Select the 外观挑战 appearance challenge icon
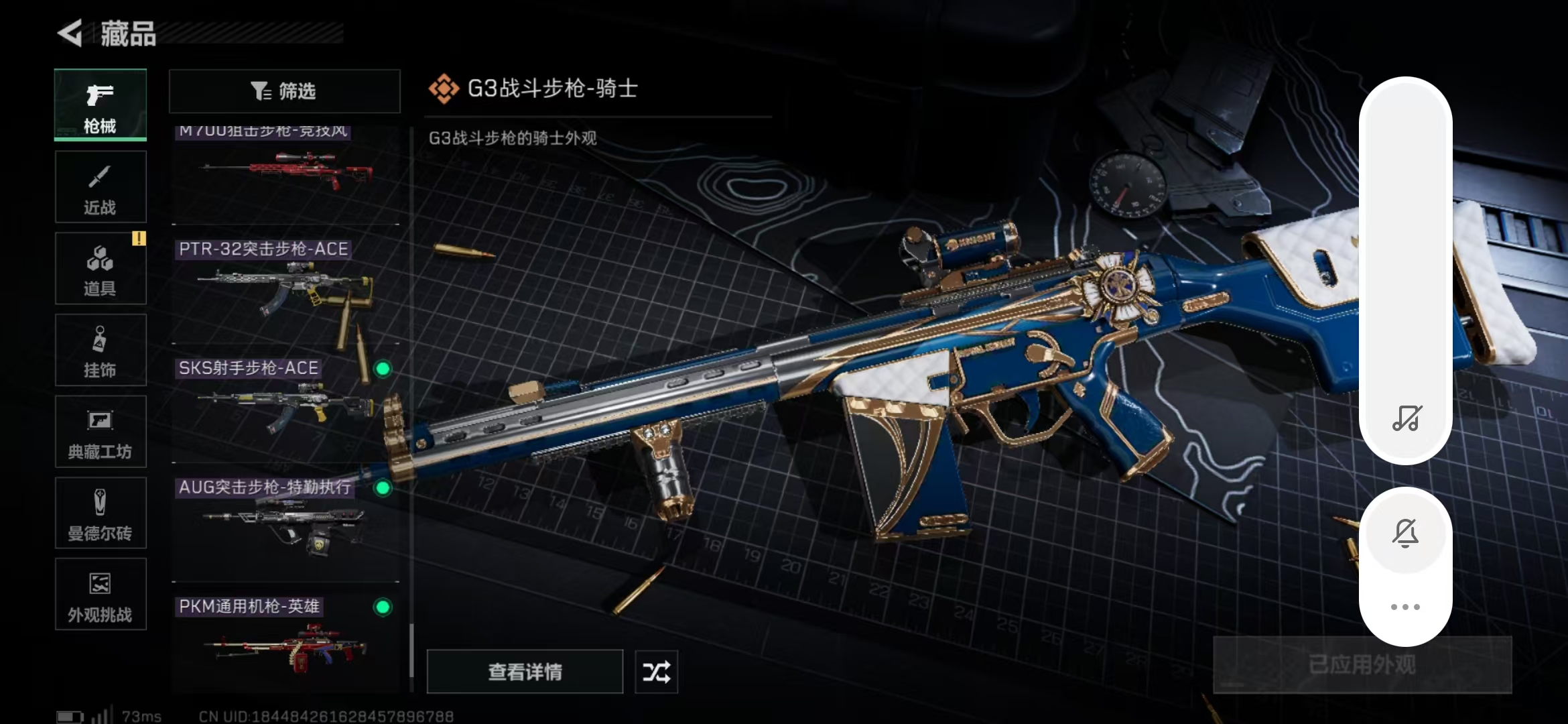 pos(99,594)
